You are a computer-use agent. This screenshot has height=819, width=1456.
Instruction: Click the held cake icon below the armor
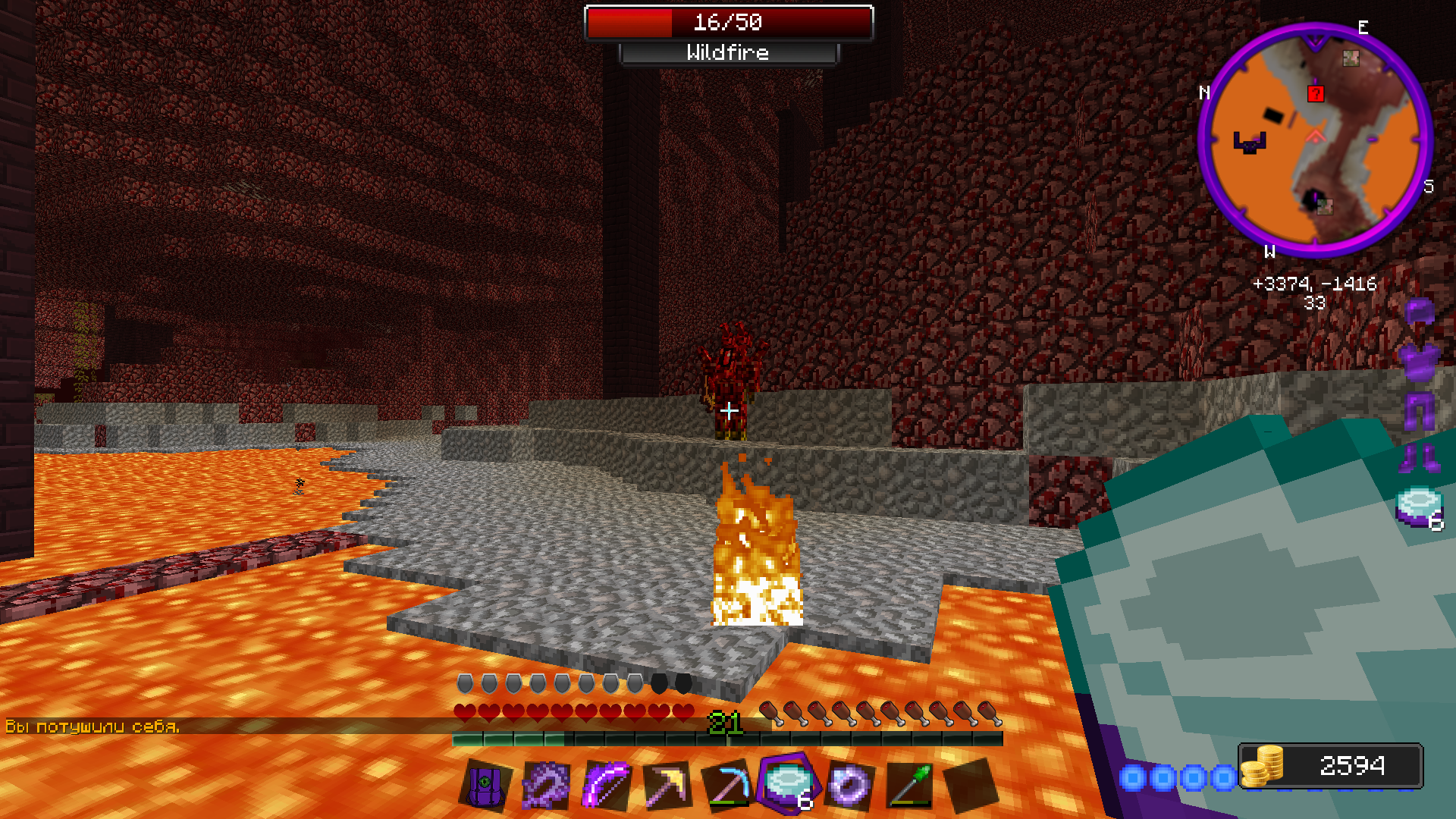(x=1419, y=507)
